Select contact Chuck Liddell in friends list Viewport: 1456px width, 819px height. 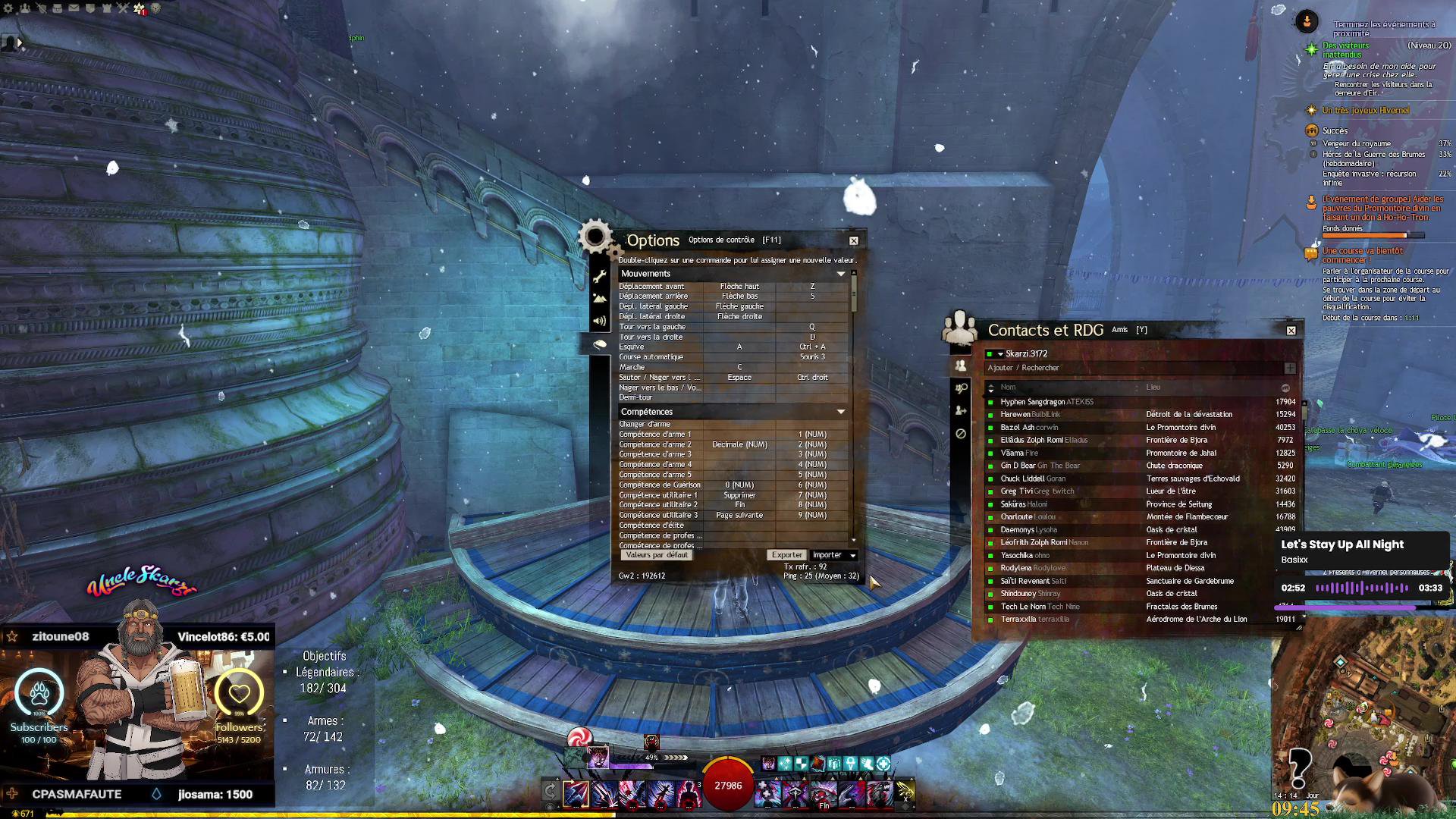tap(1021, 479)
